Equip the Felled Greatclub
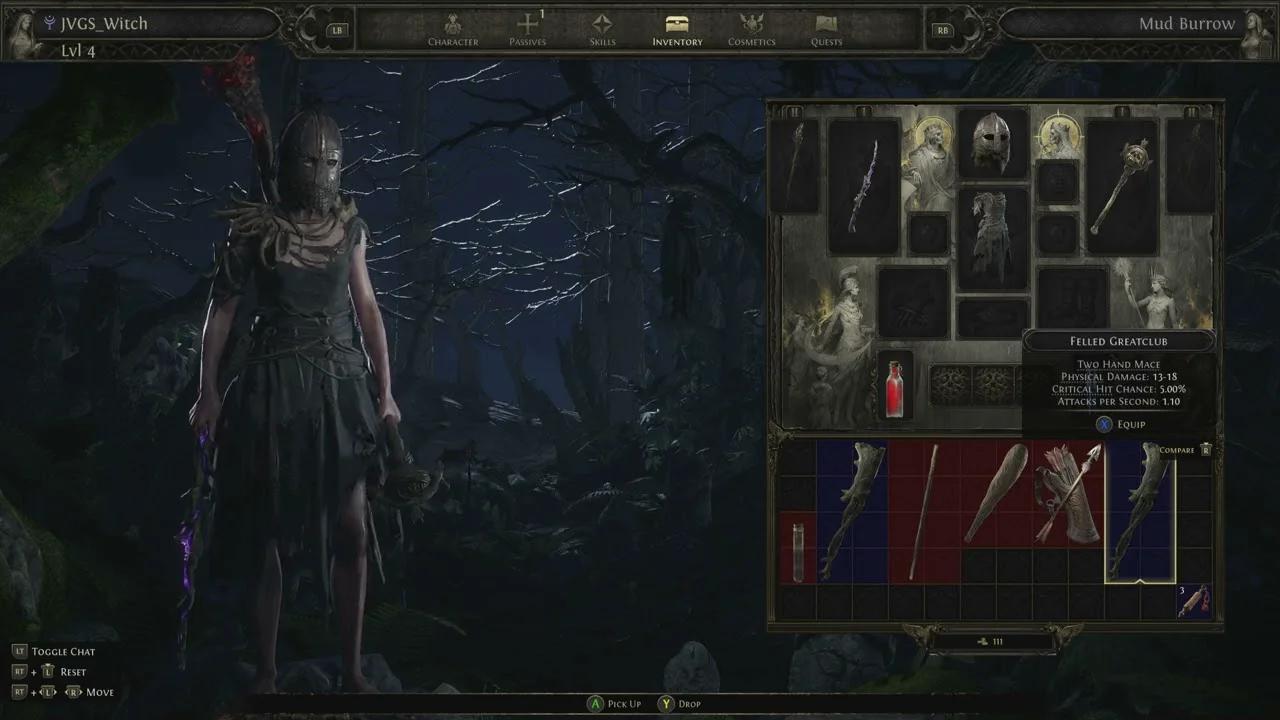 (1119, 424)
